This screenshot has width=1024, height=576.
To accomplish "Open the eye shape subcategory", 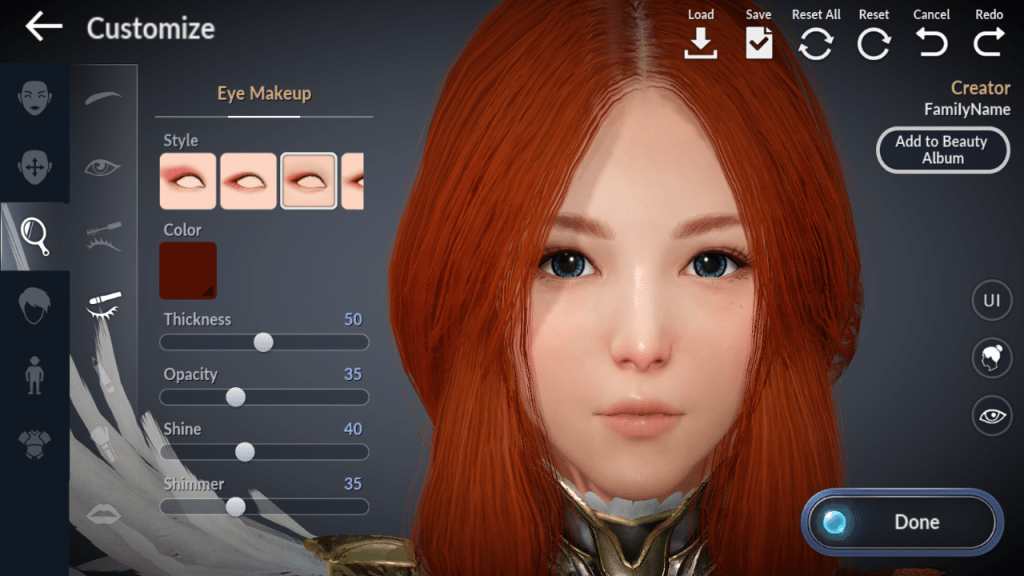I will (103, 167).
